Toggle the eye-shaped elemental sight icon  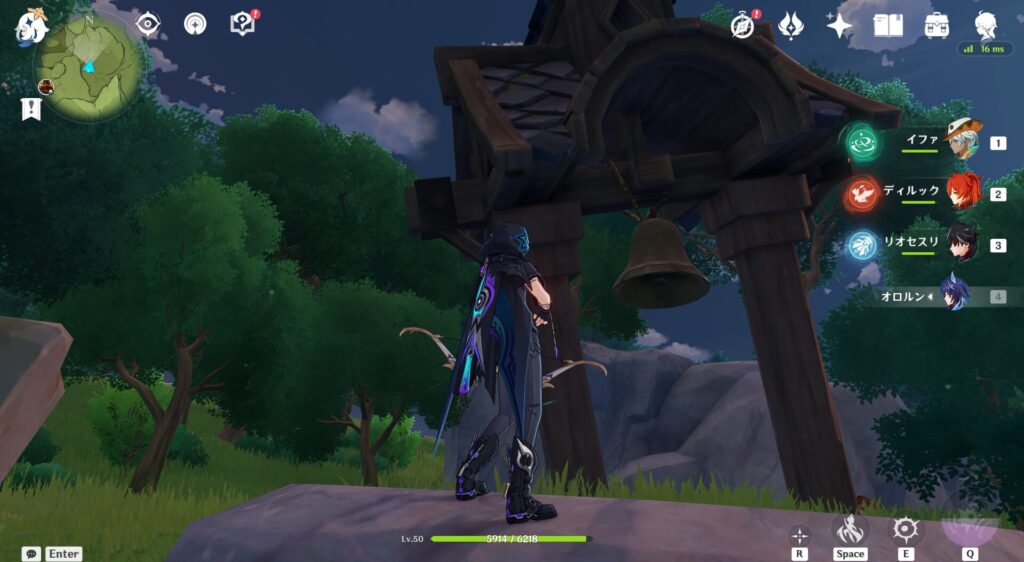click(x=148, y=25)
